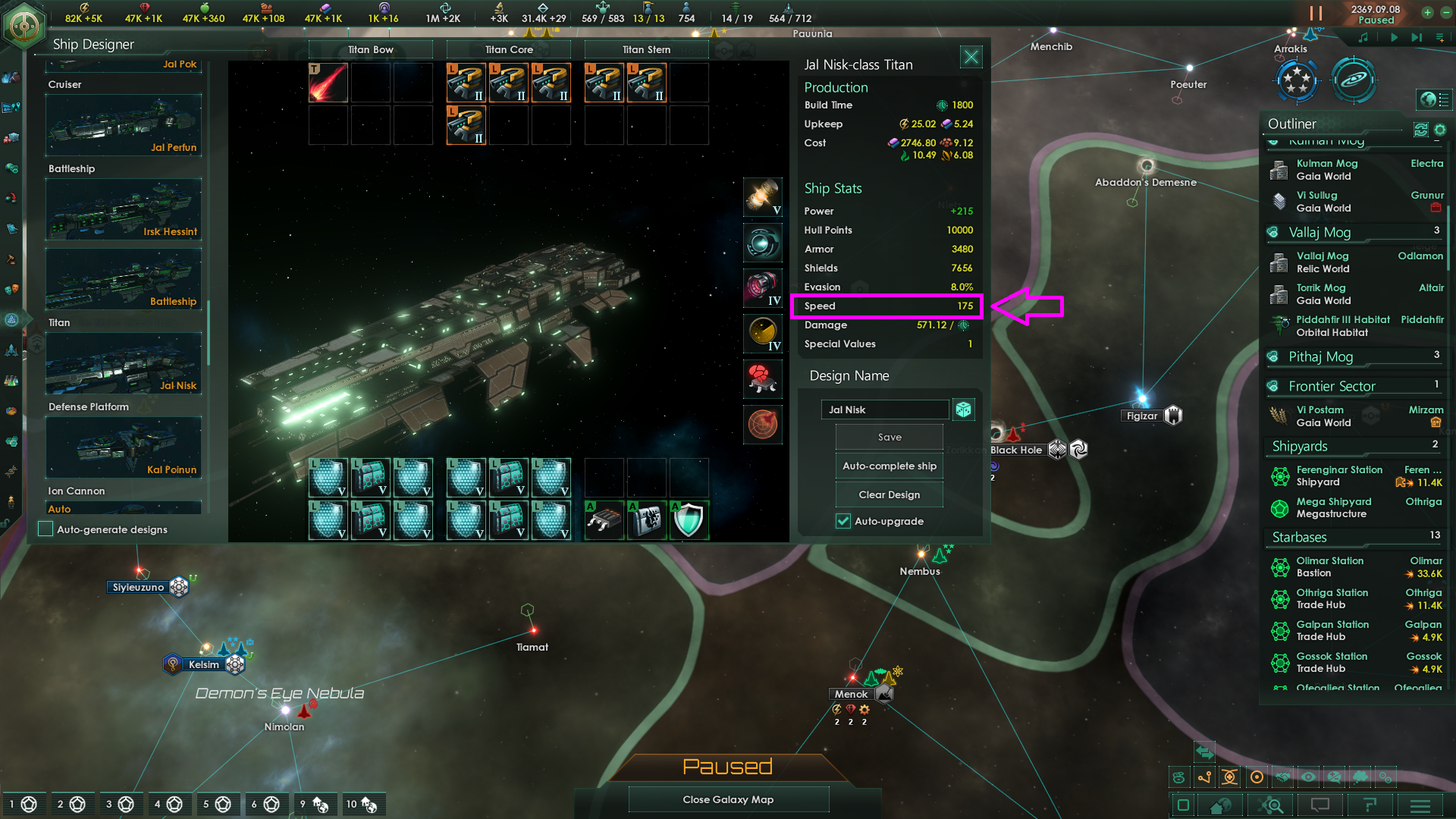Open the Kal Poinun defense platform design

(x=124, y=447)
